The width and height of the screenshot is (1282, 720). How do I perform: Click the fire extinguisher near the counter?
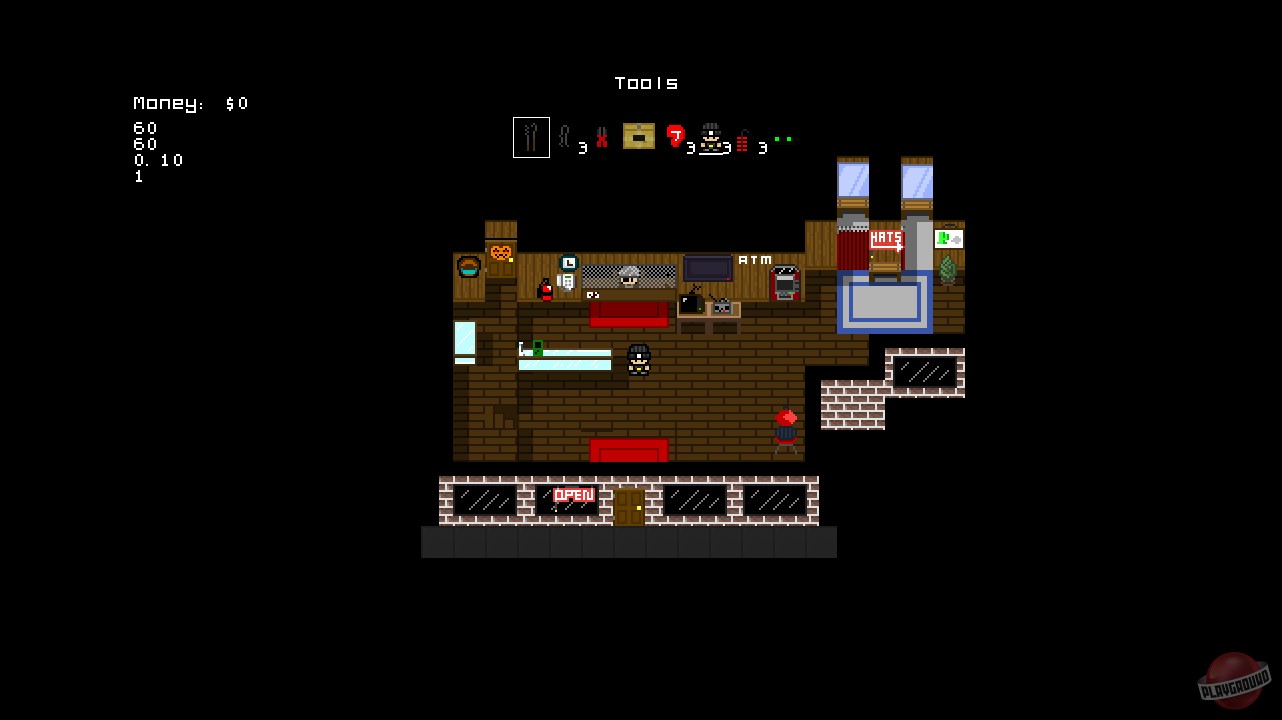[x=545, y=292]
